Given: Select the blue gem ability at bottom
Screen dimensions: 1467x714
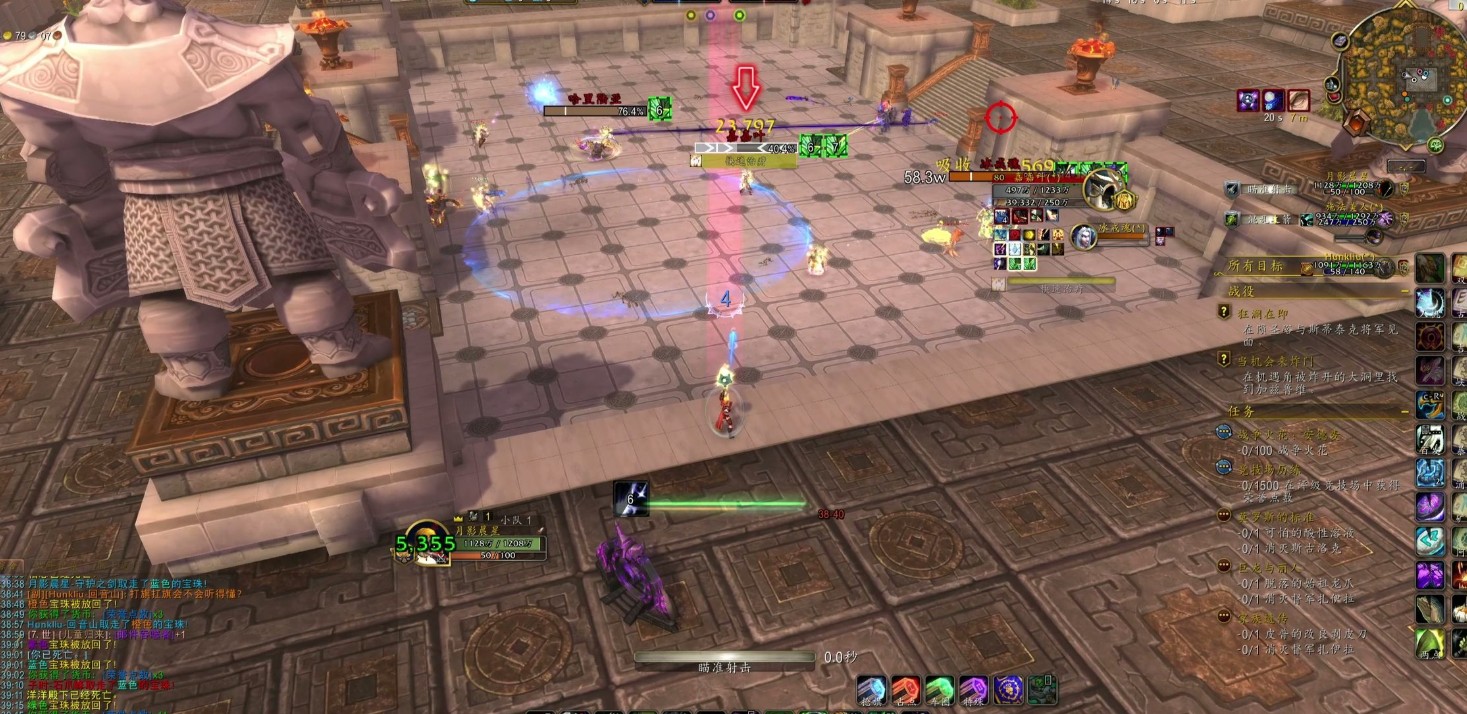Looking at the screenshot, I should pos(872,690).
